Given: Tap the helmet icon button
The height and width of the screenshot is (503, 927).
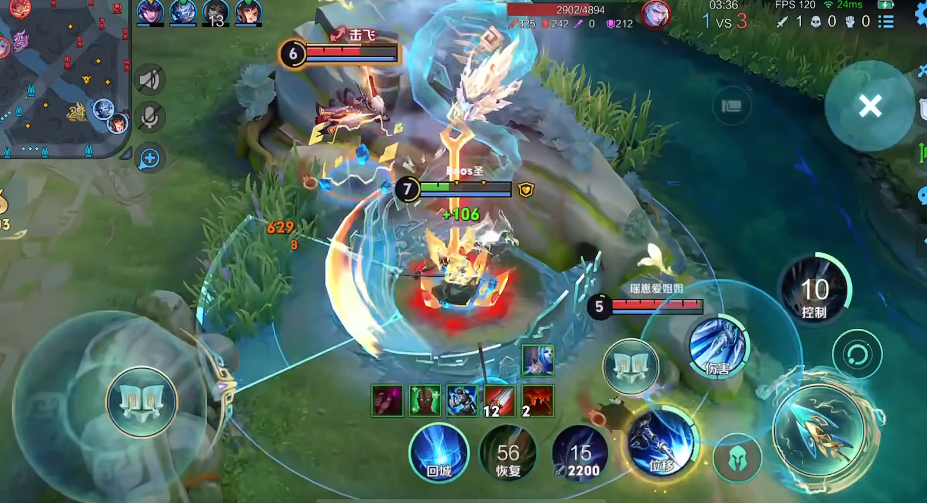Looking at the screenshot, I should pyautogui.click(x=738, y=457).
